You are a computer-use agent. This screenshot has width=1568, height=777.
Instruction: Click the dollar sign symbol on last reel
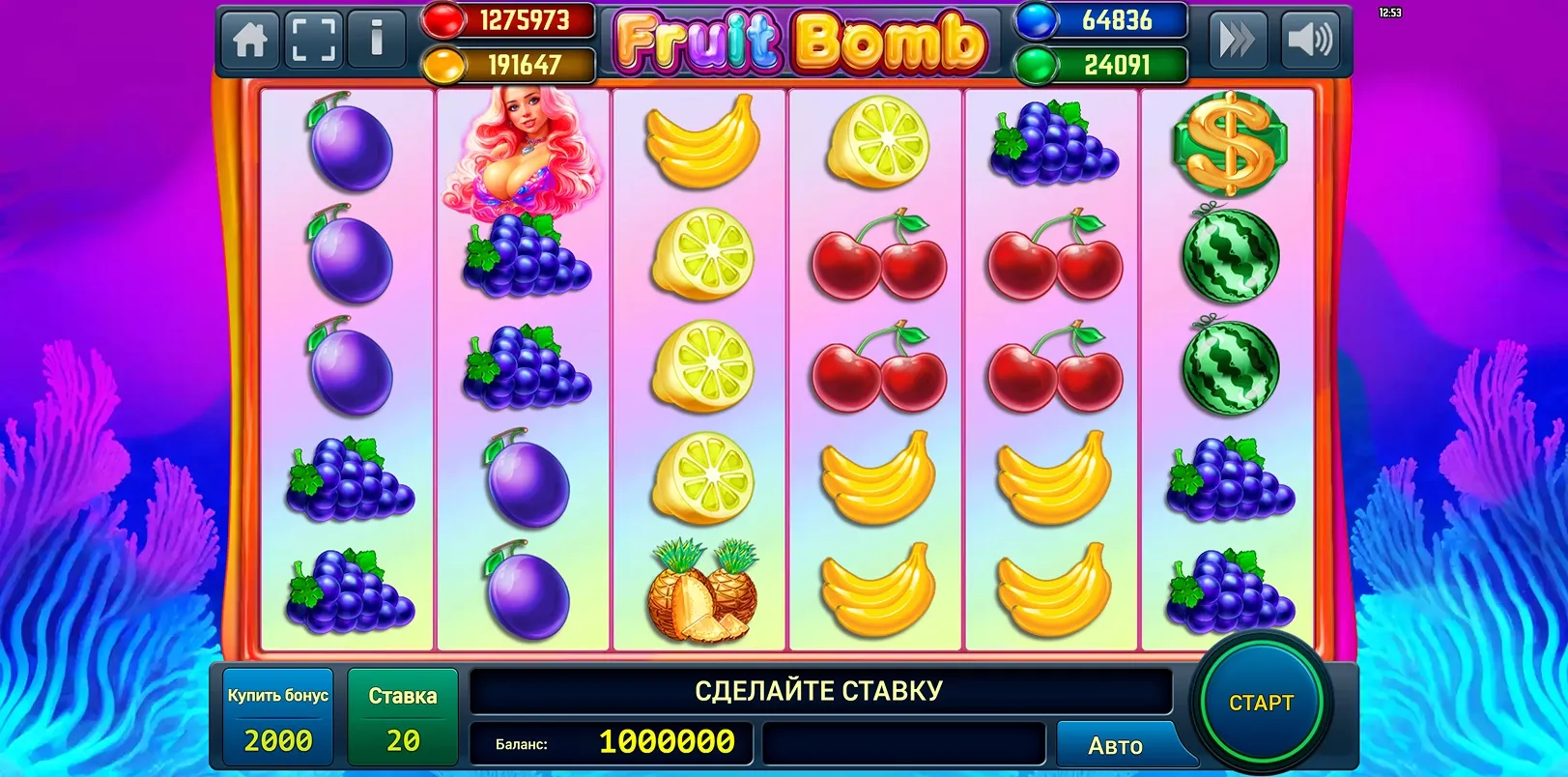pyautogui.click(x=1230, y=145)
